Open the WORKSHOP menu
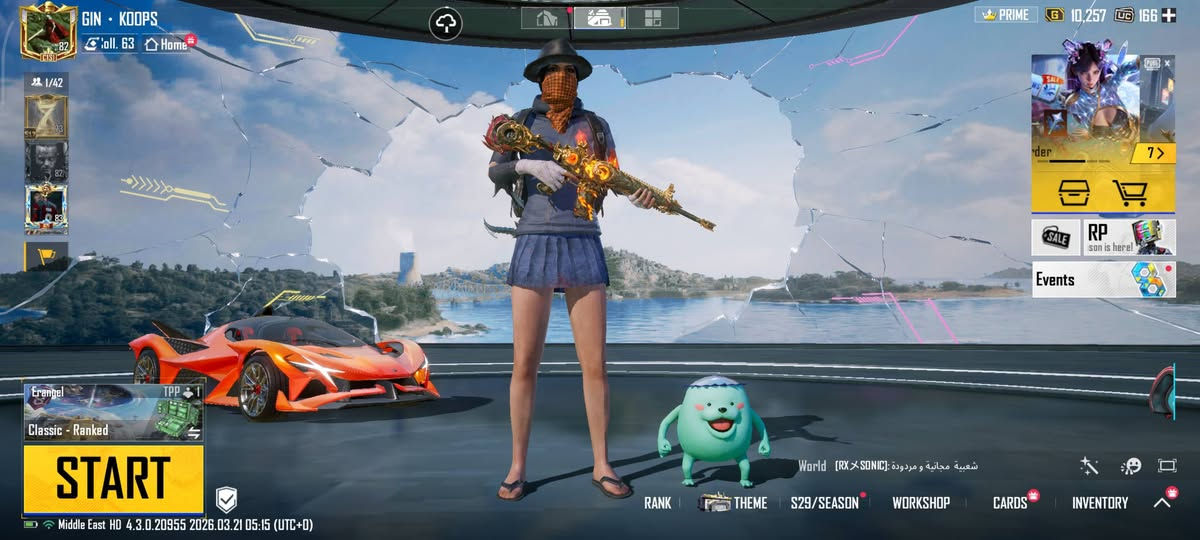1200x540 pixels. pos(920,503)
